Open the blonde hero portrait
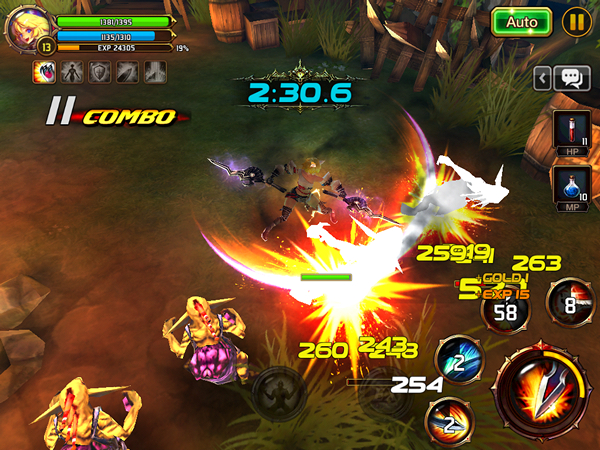Screen dimensions: 600x450 26,28
